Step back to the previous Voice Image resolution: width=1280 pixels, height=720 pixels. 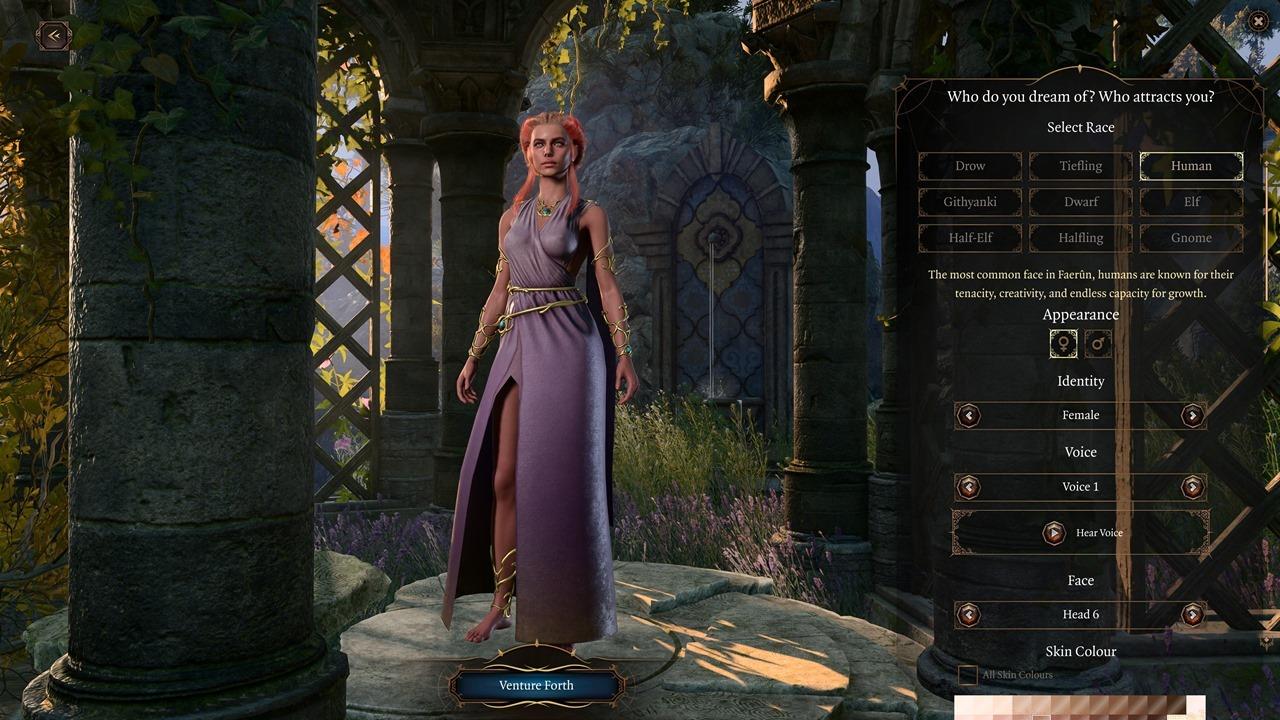point(968,487)
